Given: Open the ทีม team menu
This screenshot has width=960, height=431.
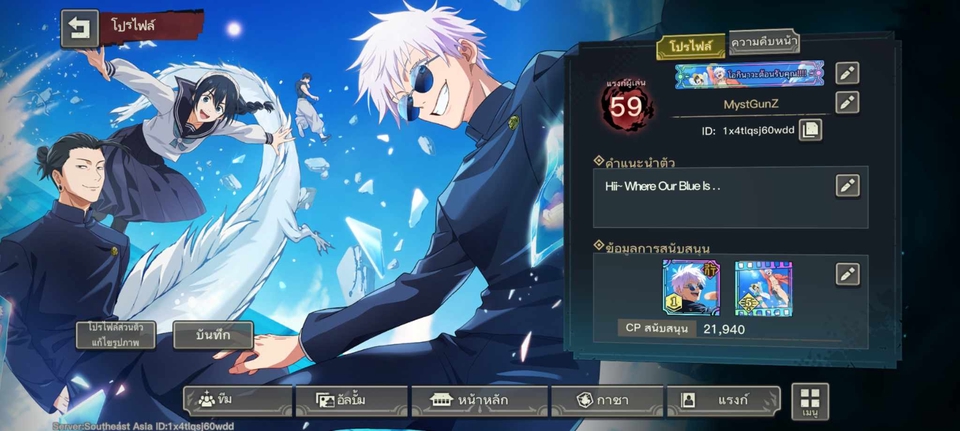Looking at the screenshot, I should click(x=238, y=400).
